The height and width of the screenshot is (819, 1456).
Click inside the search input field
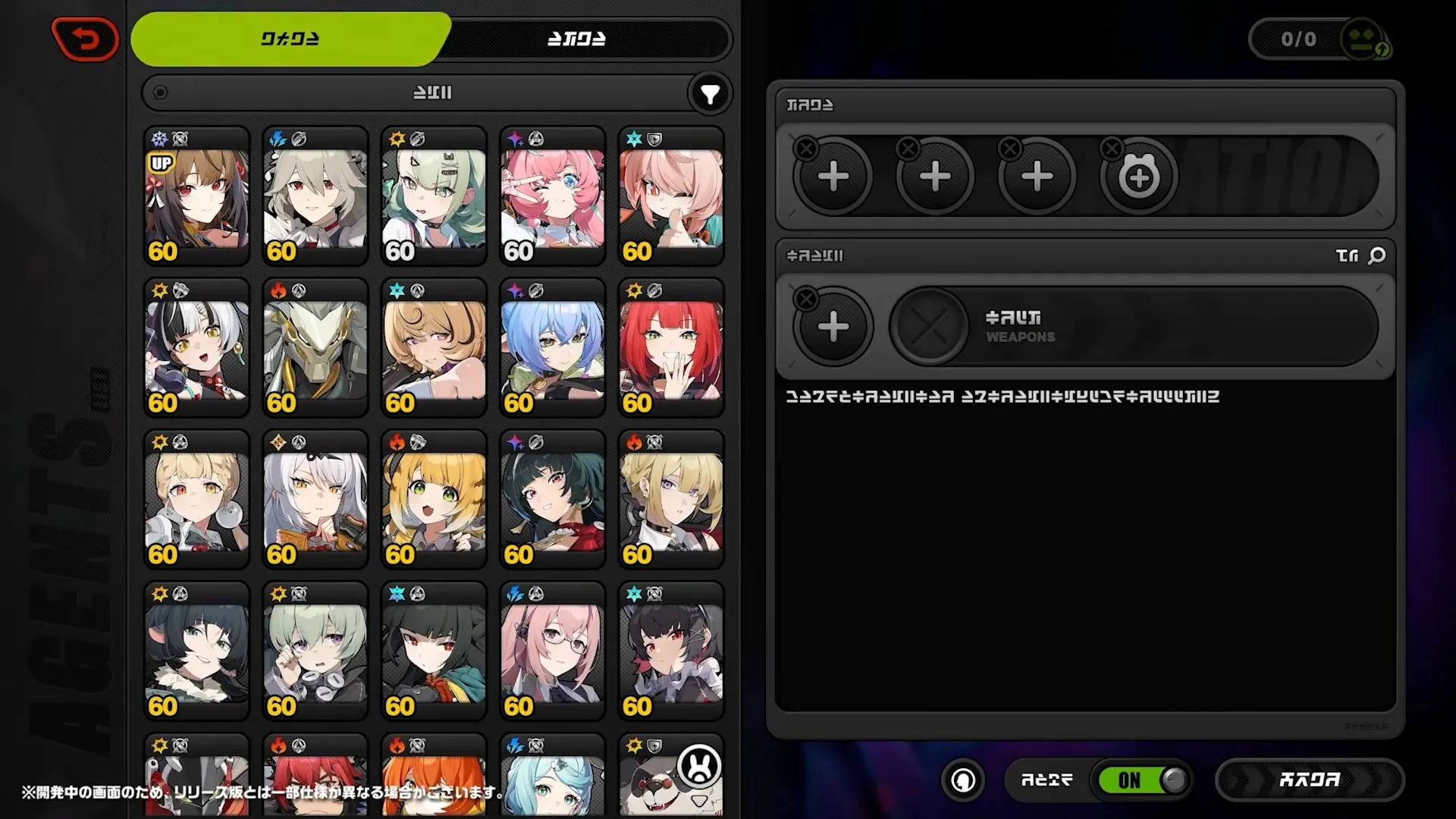[x=432, y=93]
